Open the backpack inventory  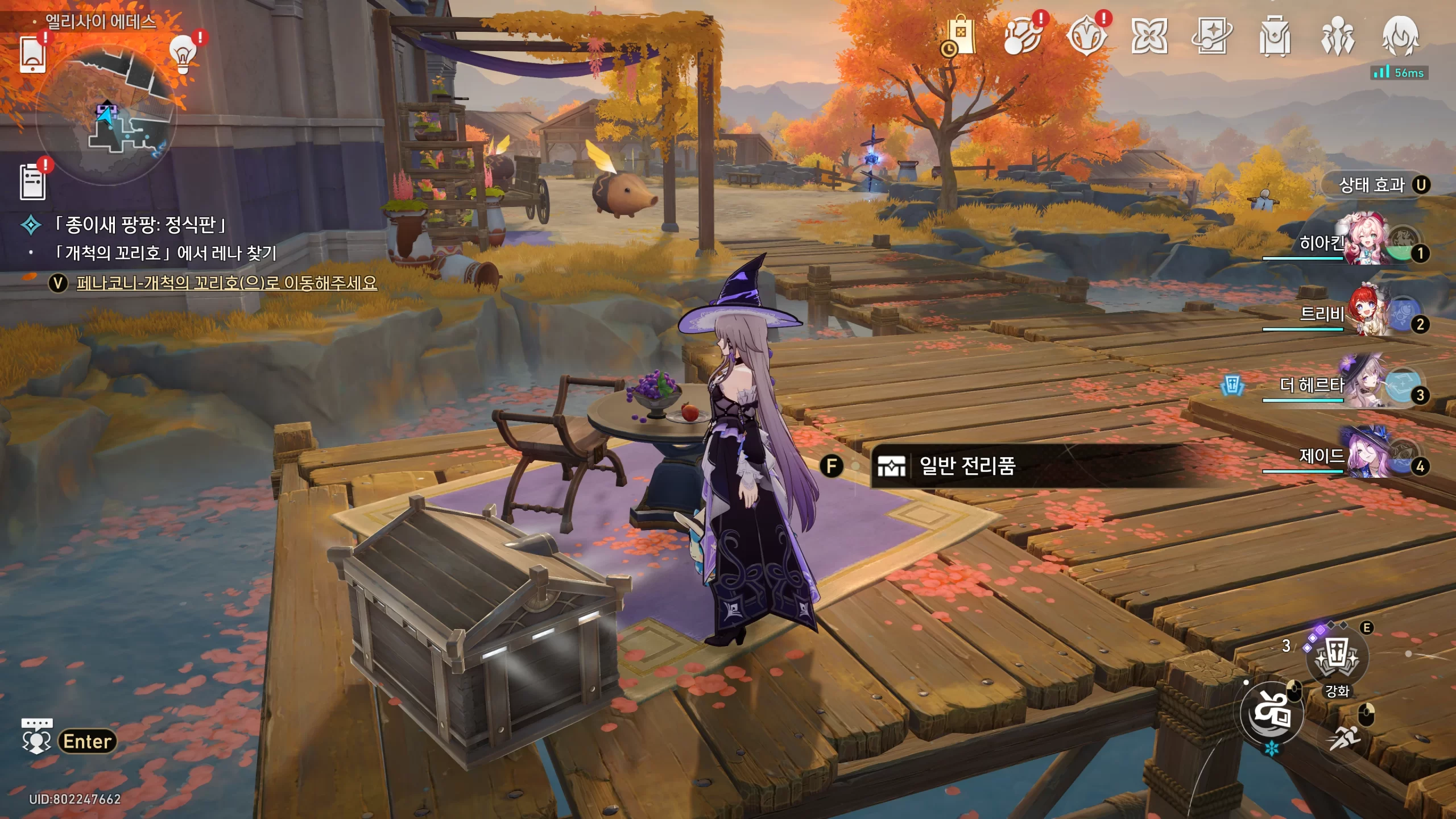1275,36
